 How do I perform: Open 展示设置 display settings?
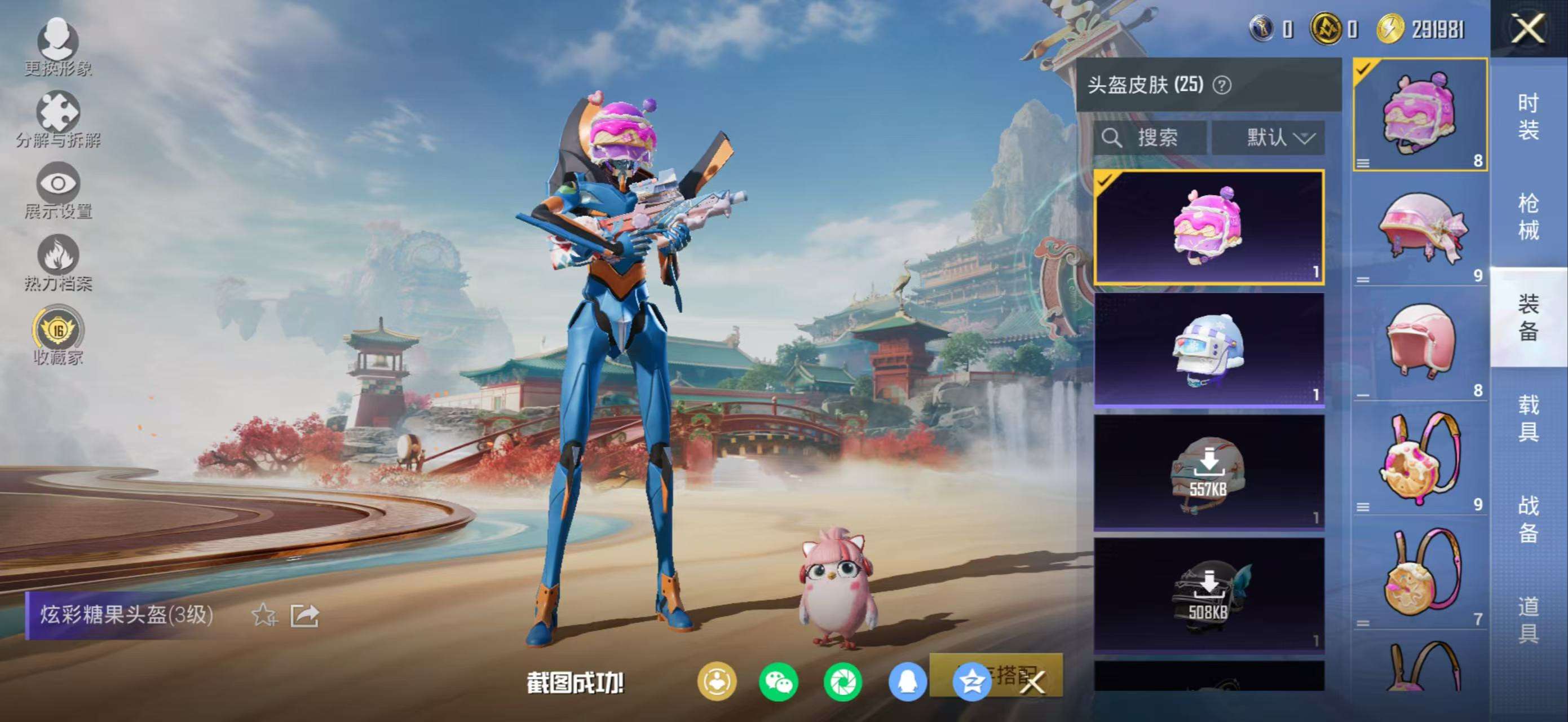[59, 191]
